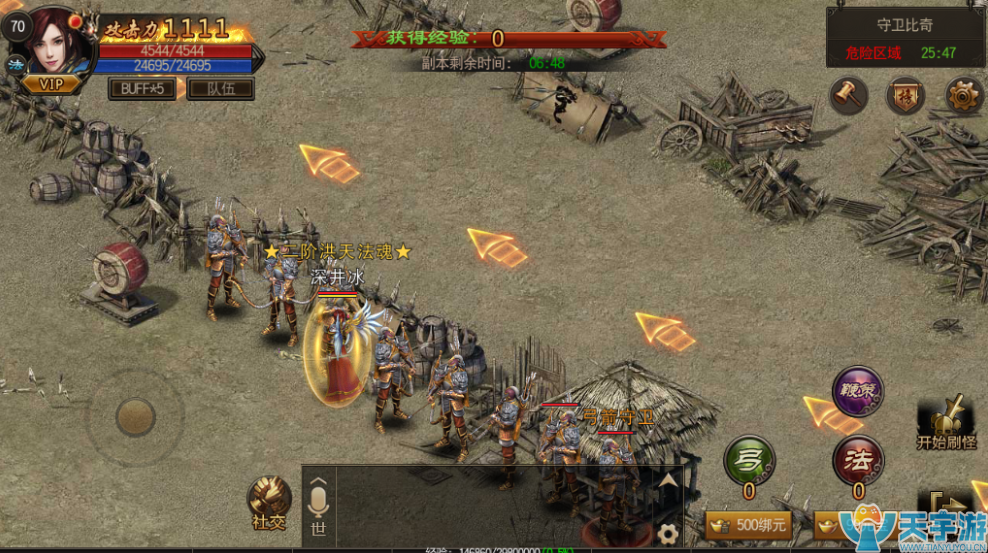Start spawning monsters with 开始刷怪

(945, 422)
